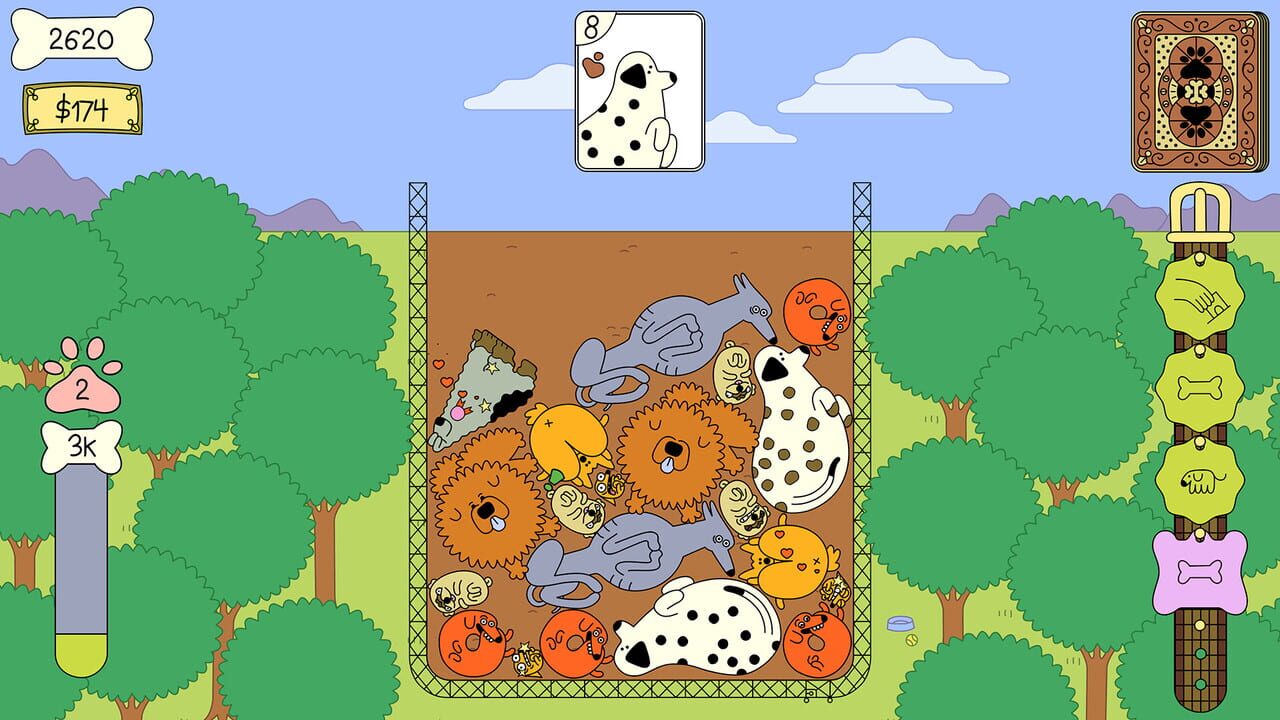Select the dog badge on the collar
The height and width of the screenshot is (720, 1280).
tap(1200, 478)
